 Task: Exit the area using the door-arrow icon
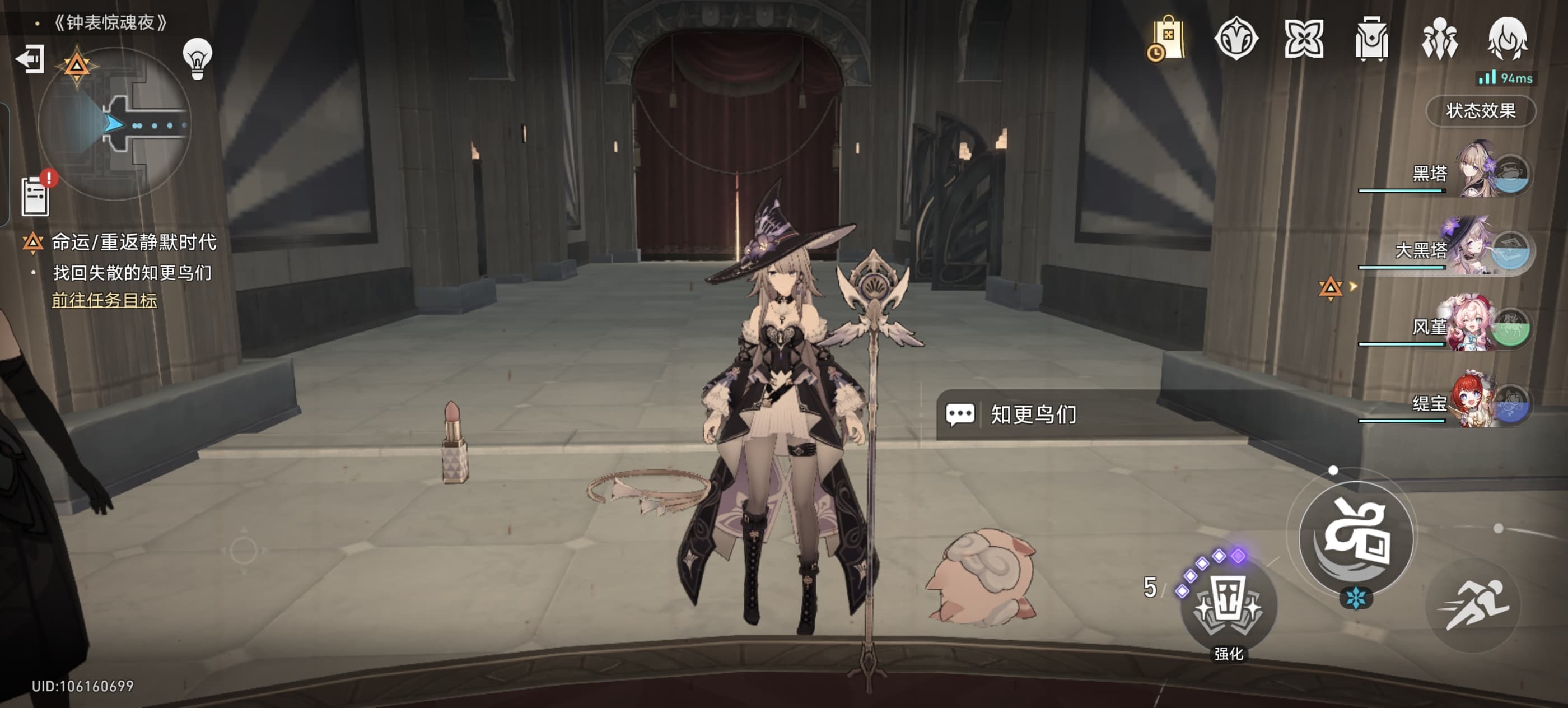tap(30, 59)
